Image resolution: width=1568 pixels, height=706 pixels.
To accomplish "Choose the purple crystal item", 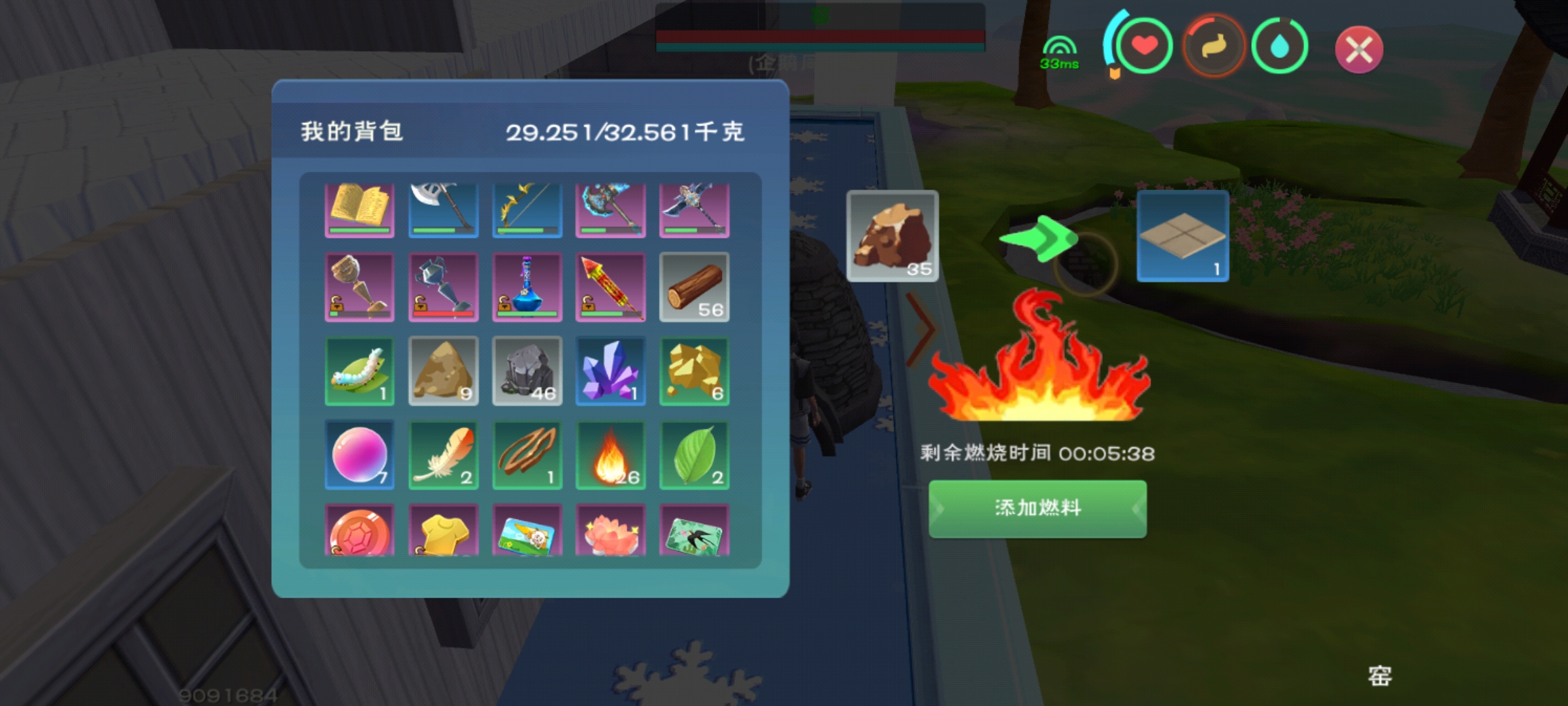I will point(610,371).
